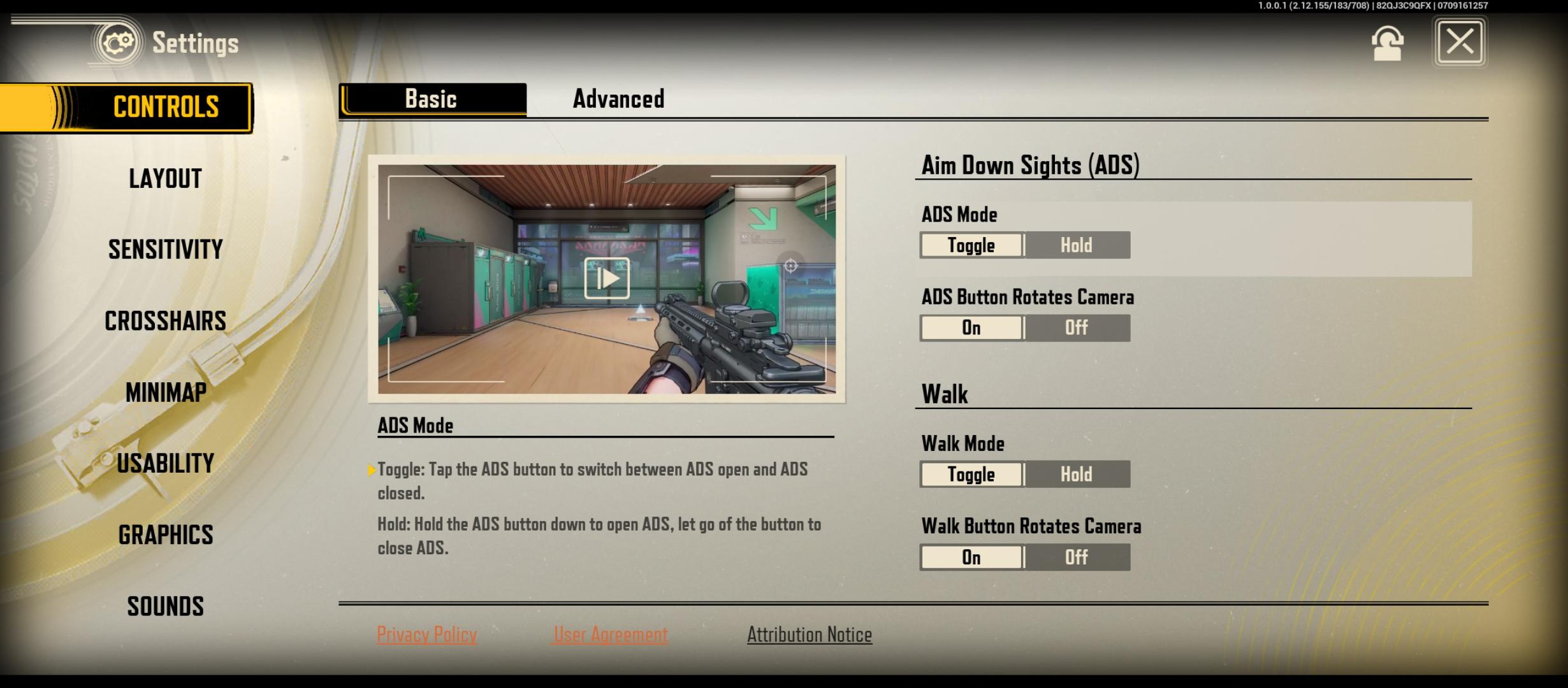Switch to the Basic tab
The image size is (1568, 688).
[431, 99]
